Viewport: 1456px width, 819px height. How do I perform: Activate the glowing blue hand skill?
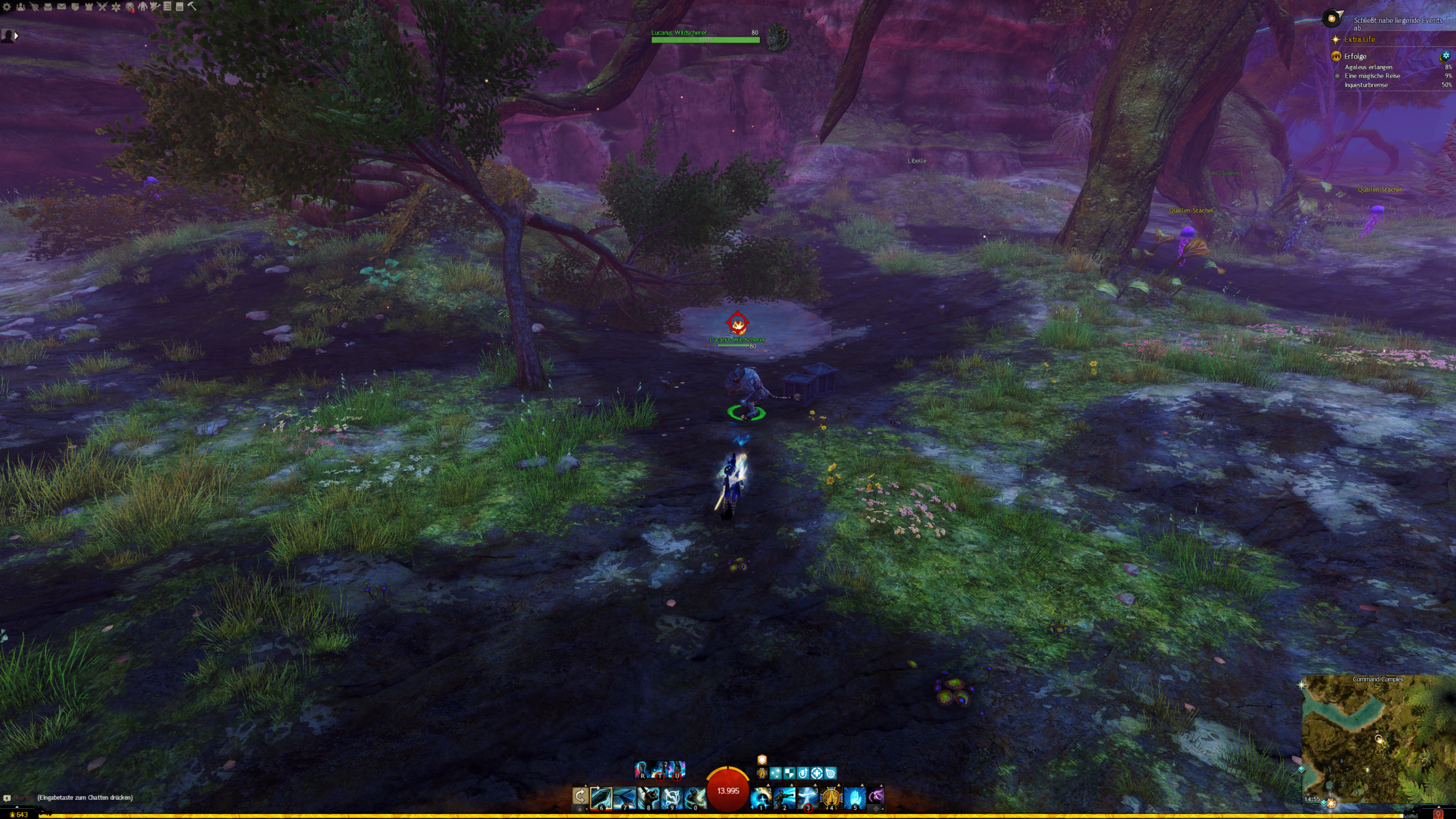click(854, 798)
